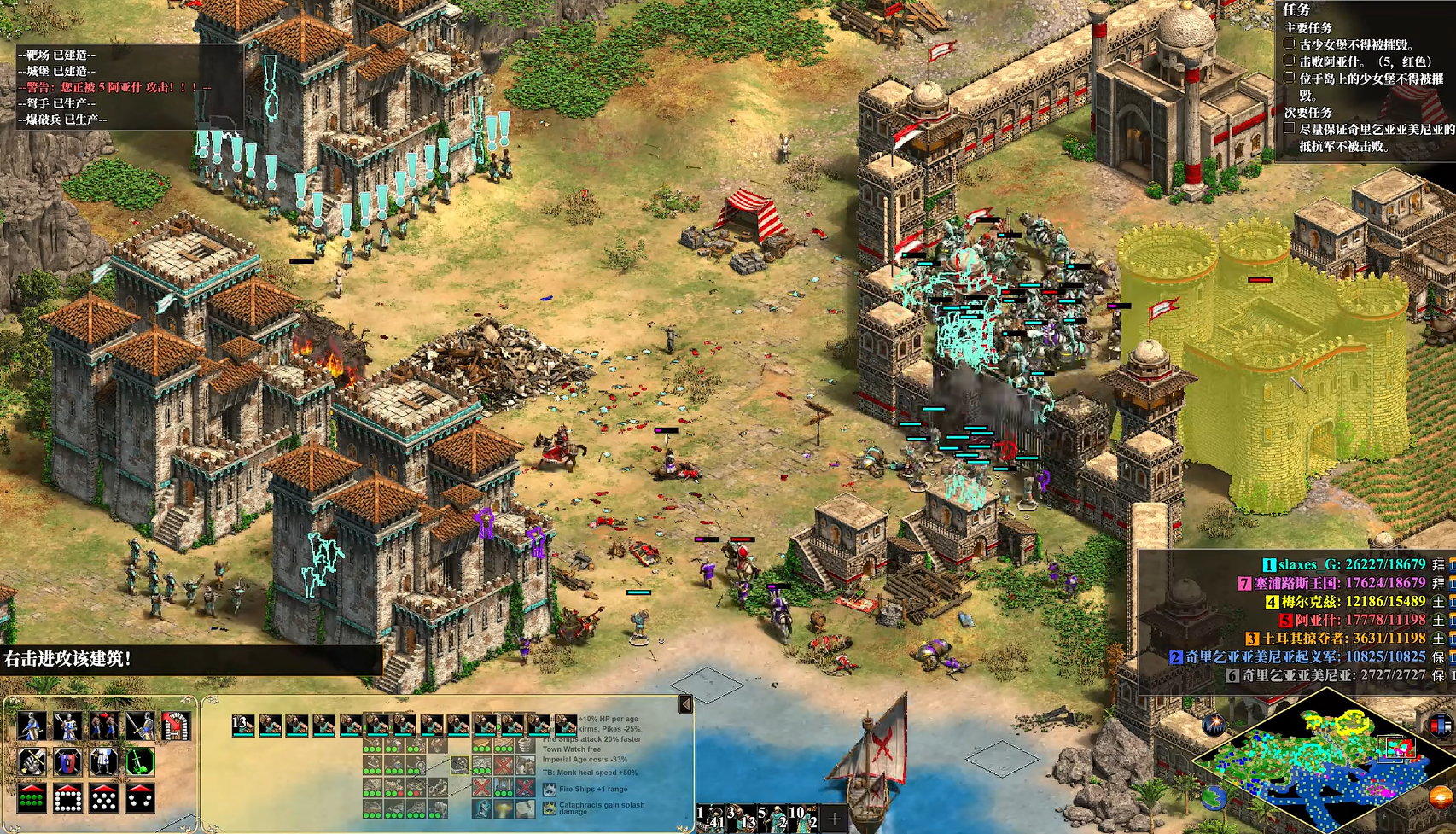Collapse the tech tree preview panel arrow
Image resolution: width=1456 pixels, height=834 pixels.
pyautogui.click(x=685, y=704)
